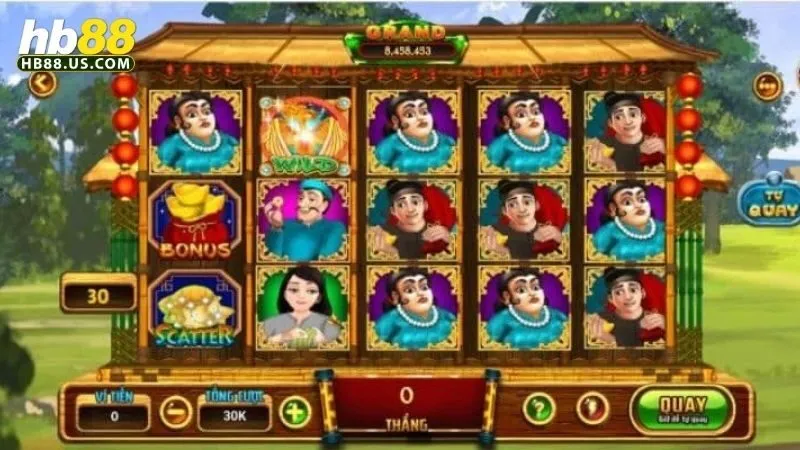Click the round red icon beside help
The image size is (800, 450).
coord(592,408)
